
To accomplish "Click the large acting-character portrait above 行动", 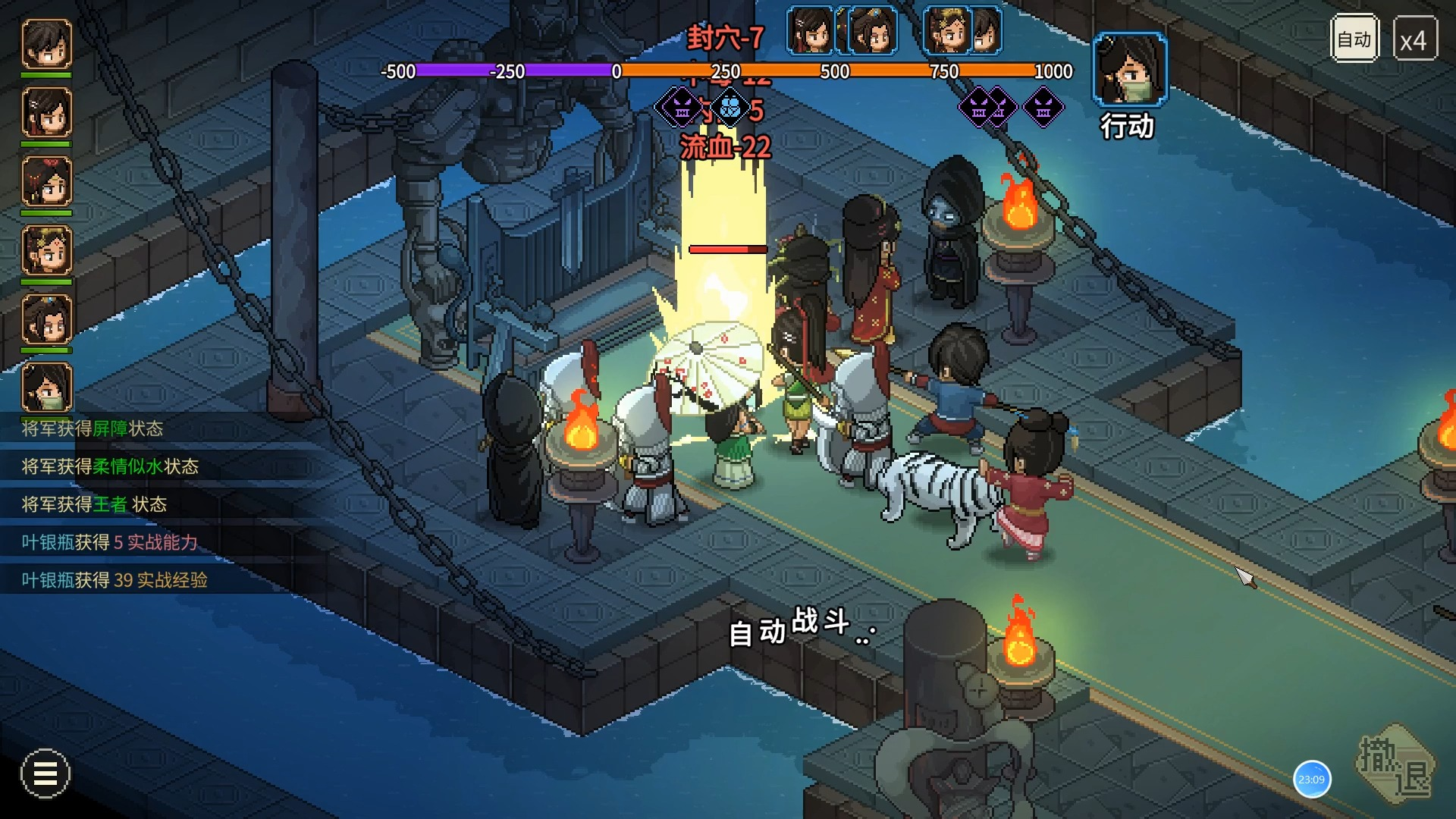I will [x=1129, y=69].
